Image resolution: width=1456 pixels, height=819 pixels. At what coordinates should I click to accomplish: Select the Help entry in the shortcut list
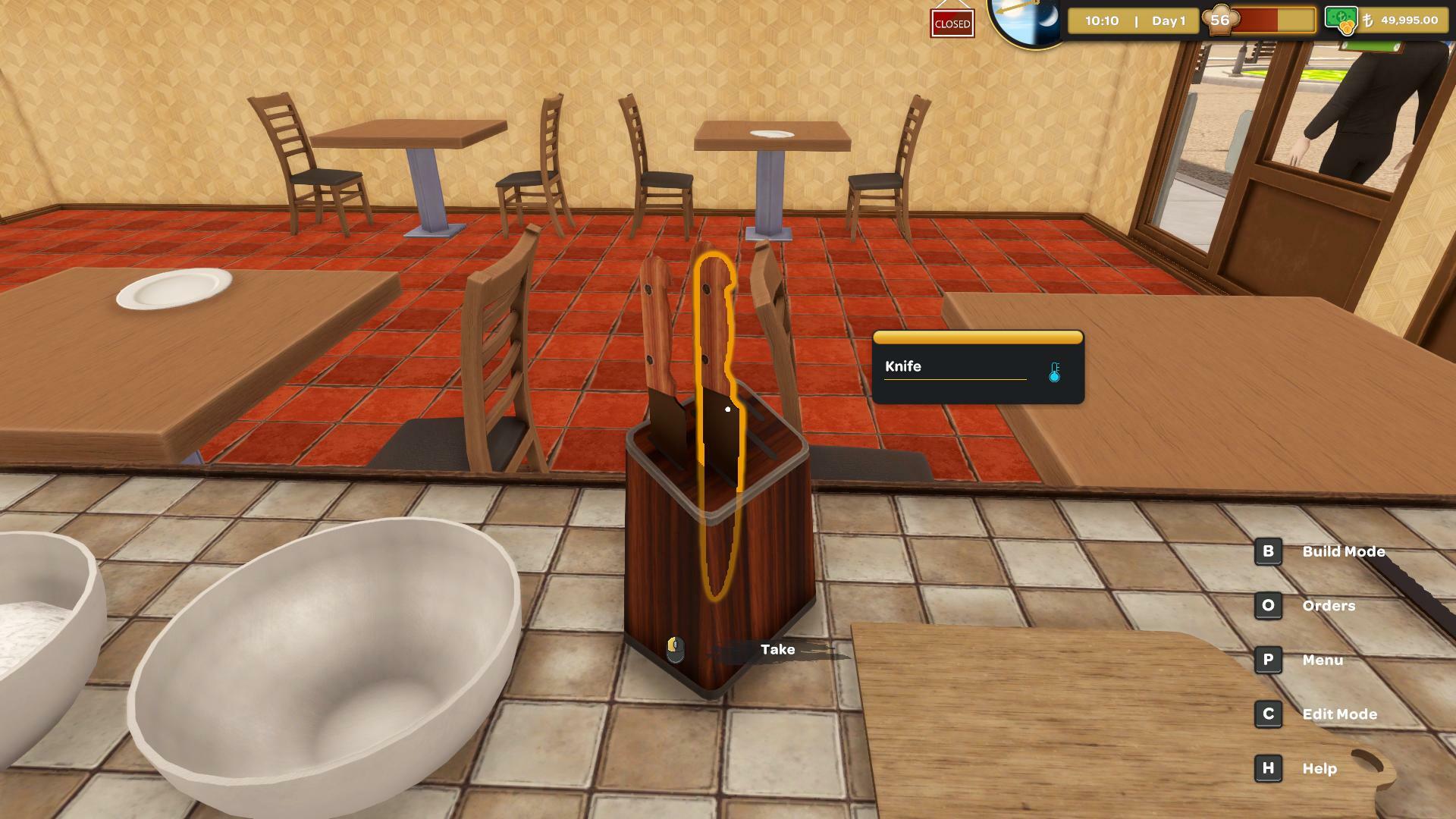pyautogui.click(x=1322, y=767)
